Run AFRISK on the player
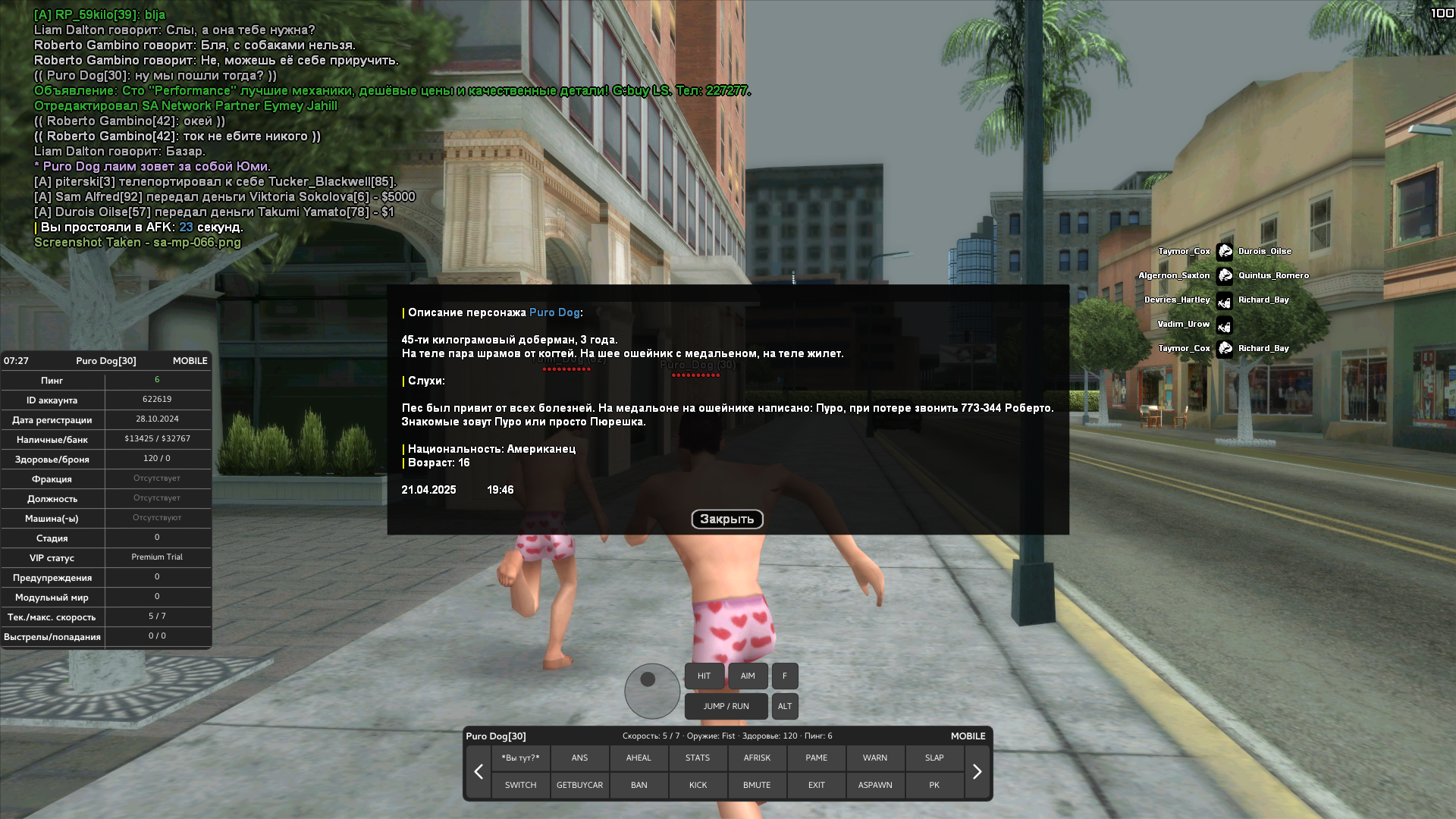The width and height of the screenshot is (1456, 819). [757, 758]
